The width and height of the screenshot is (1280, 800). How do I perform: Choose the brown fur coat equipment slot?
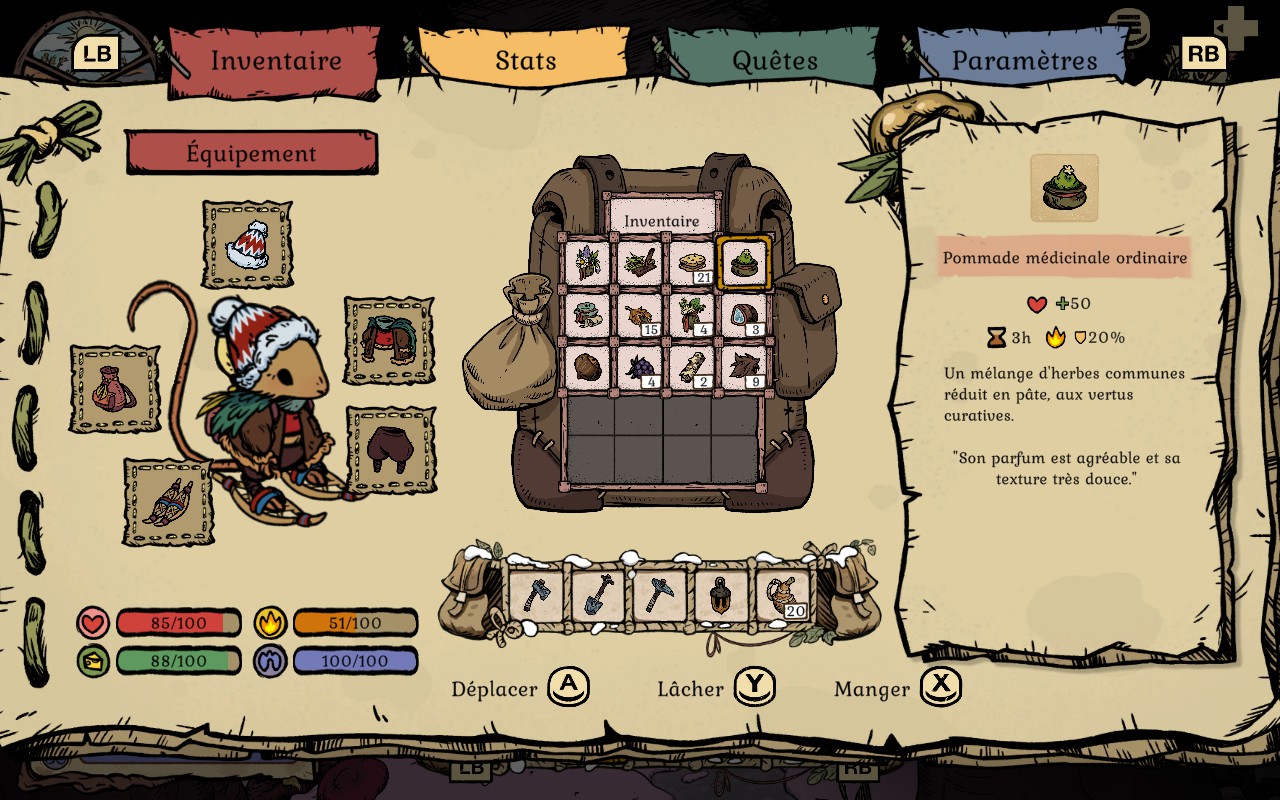pos(389,341)
